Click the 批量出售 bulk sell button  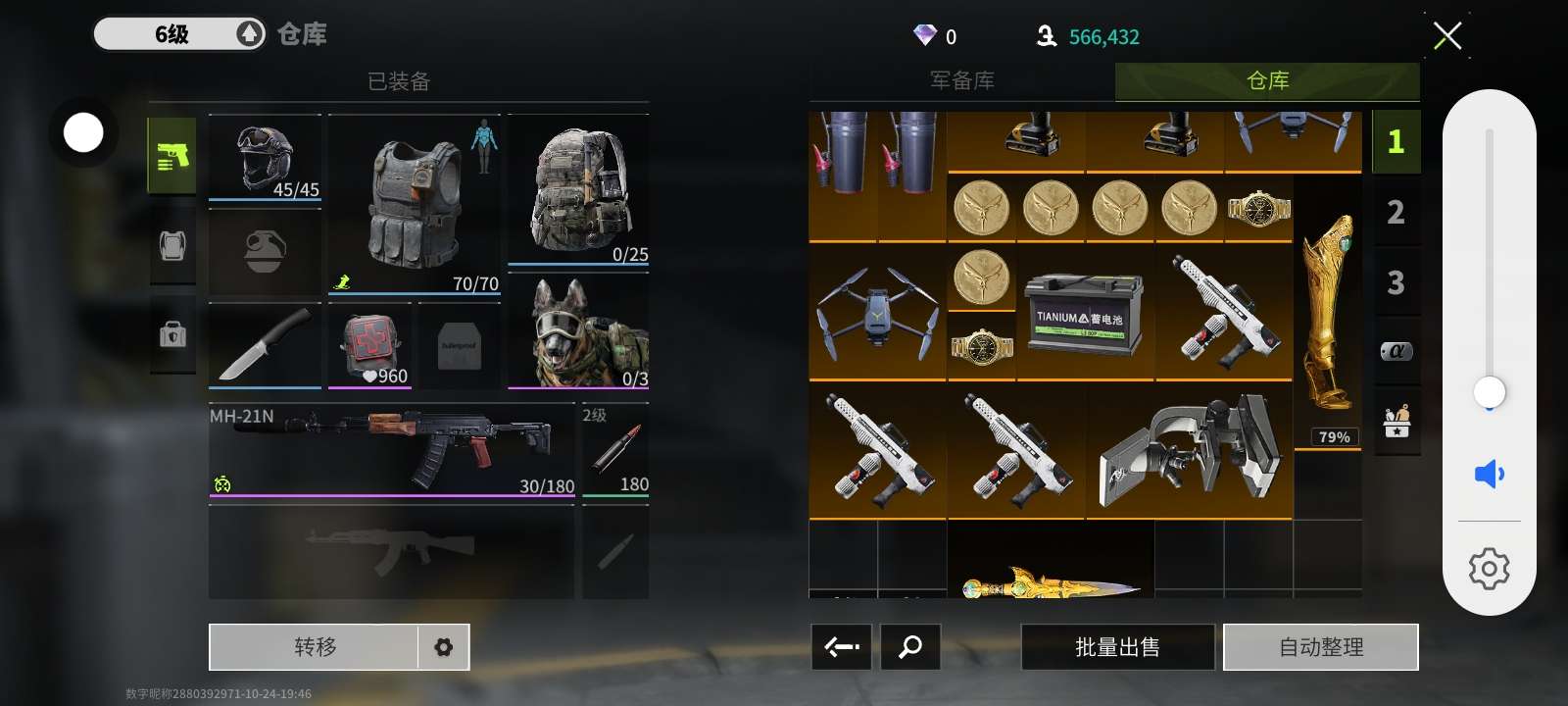point(1117,647)
